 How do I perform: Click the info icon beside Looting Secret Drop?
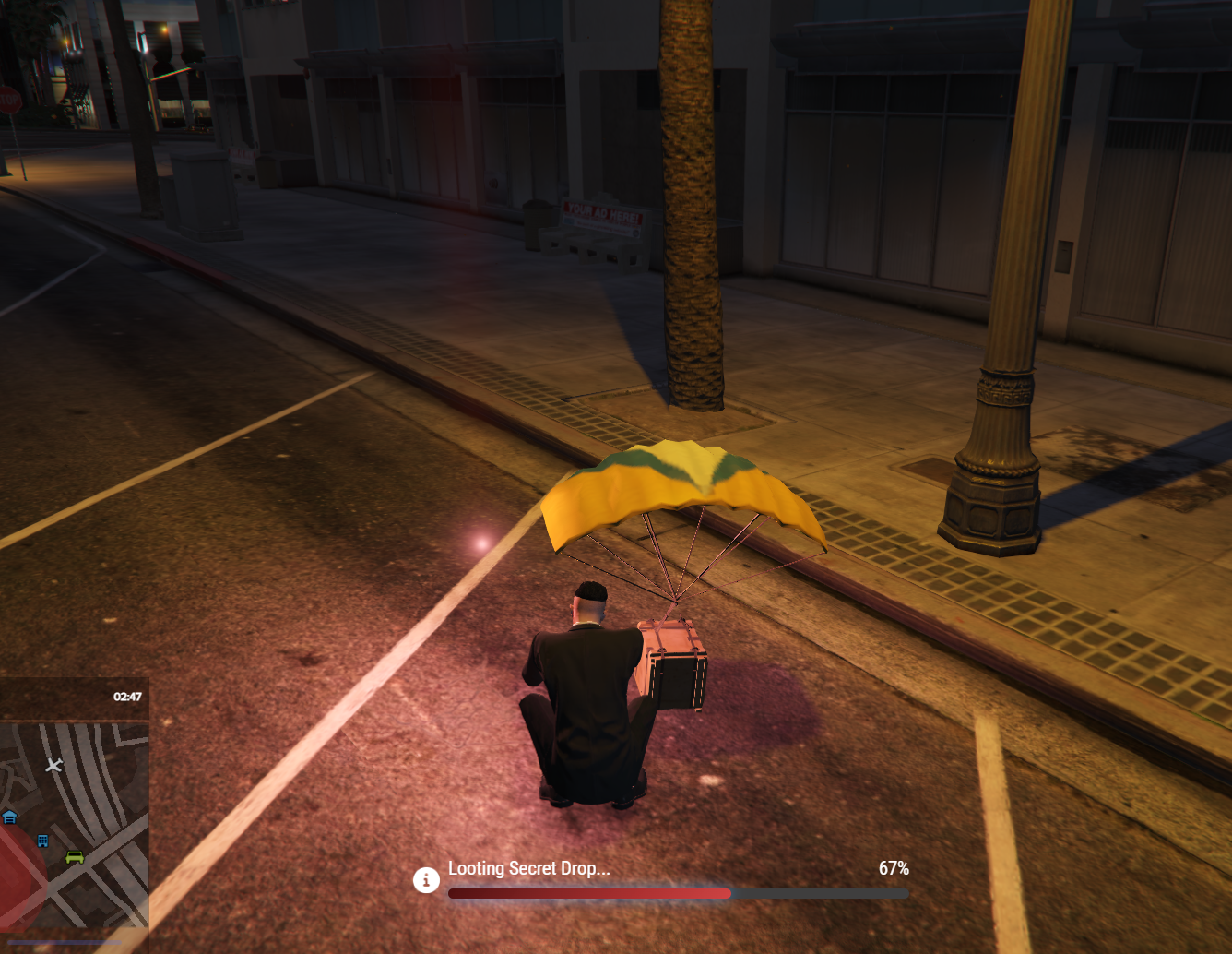426,880
